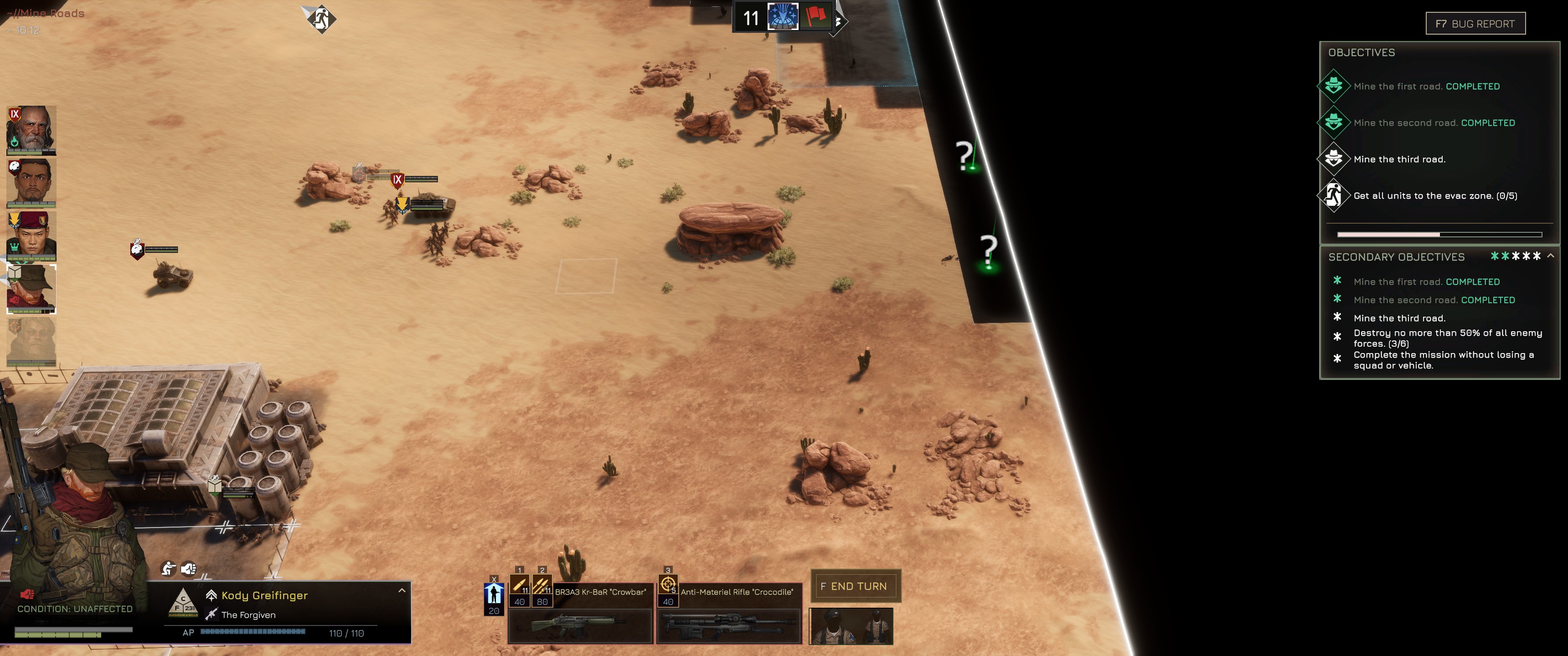Click the kneeling shooter status icon

(x=168, y=569)
